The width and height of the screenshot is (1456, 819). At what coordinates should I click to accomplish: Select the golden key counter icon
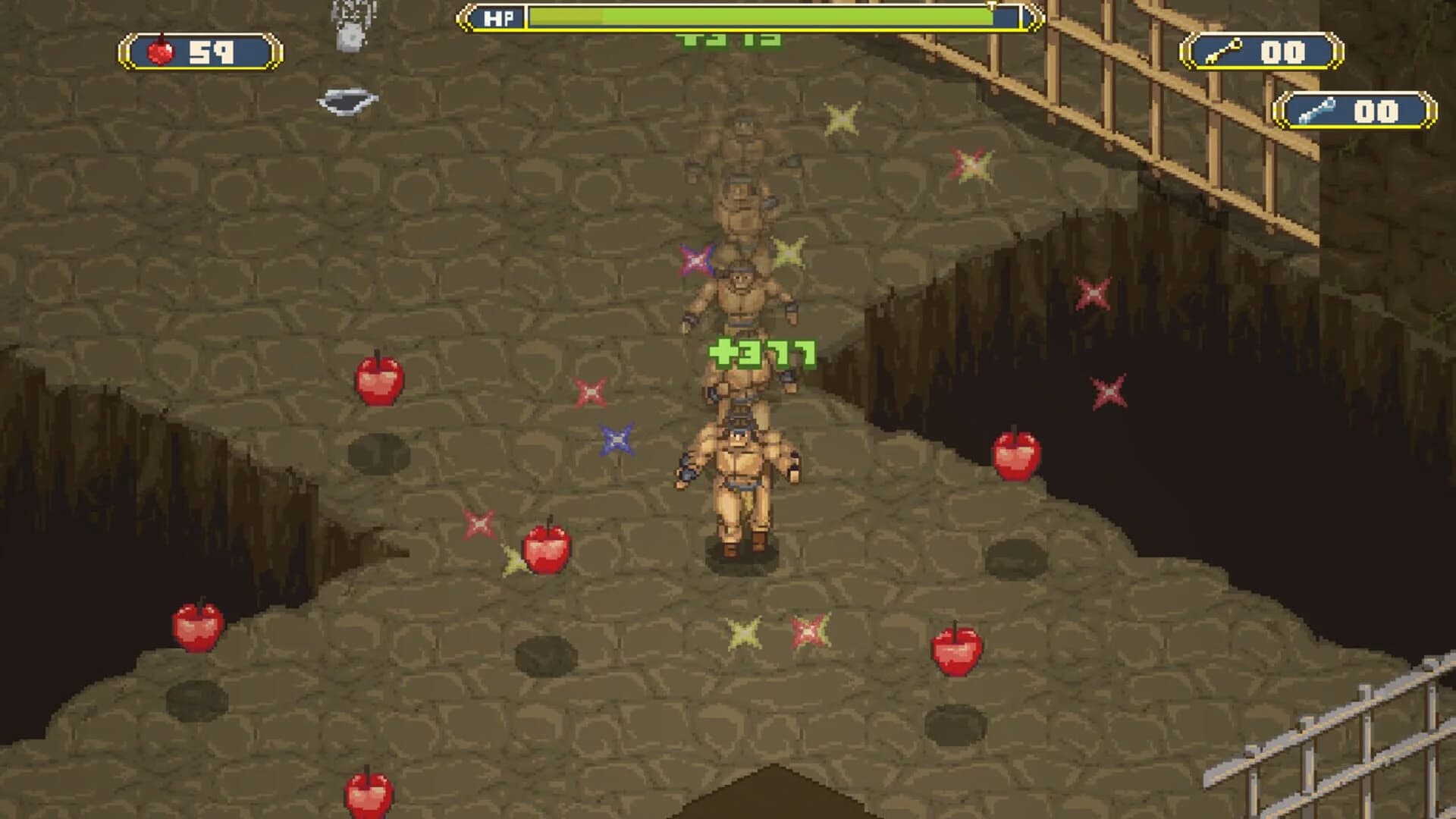click(1222, 51)
